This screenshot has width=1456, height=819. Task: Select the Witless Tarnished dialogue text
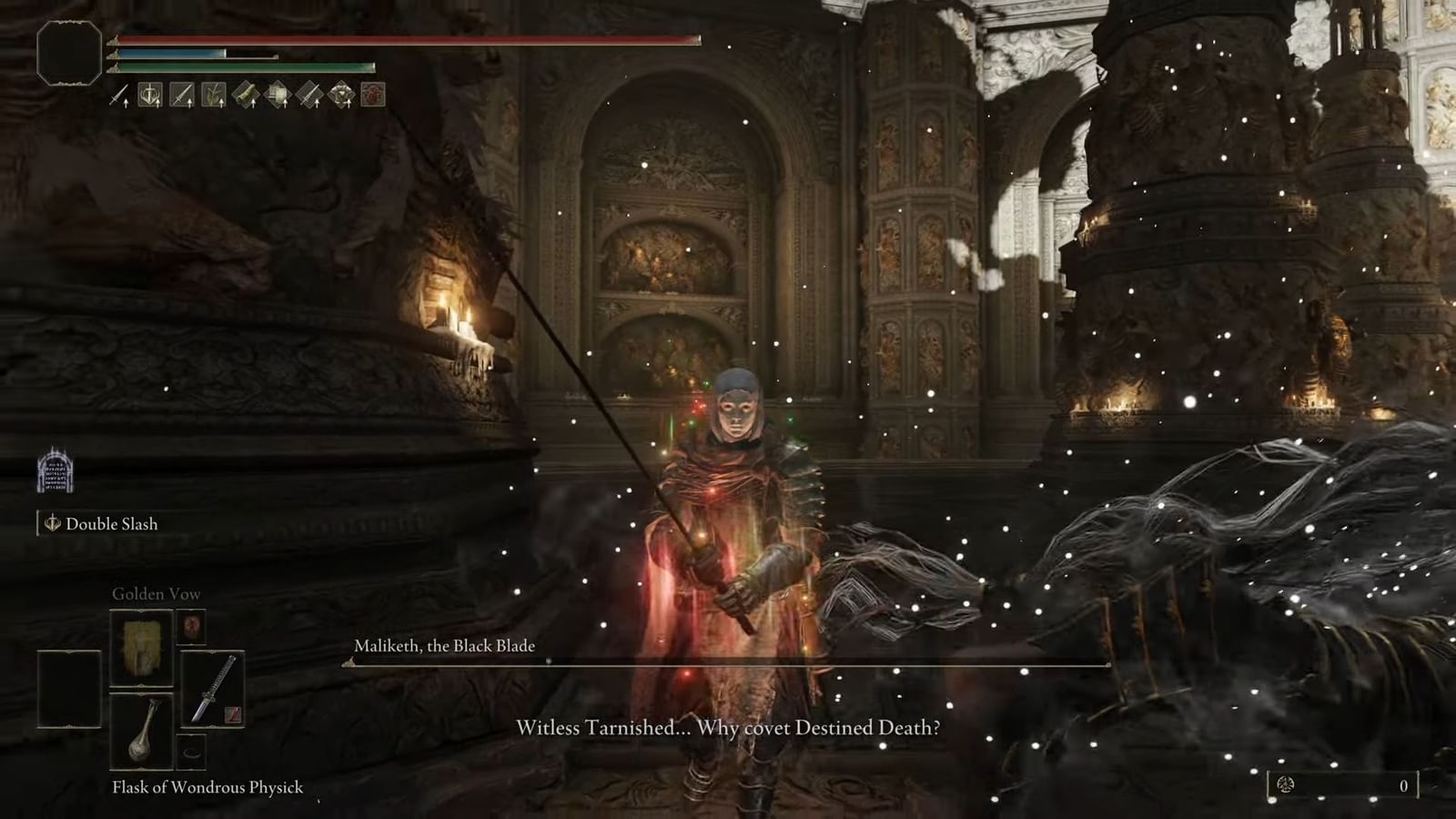coord(728,728)
